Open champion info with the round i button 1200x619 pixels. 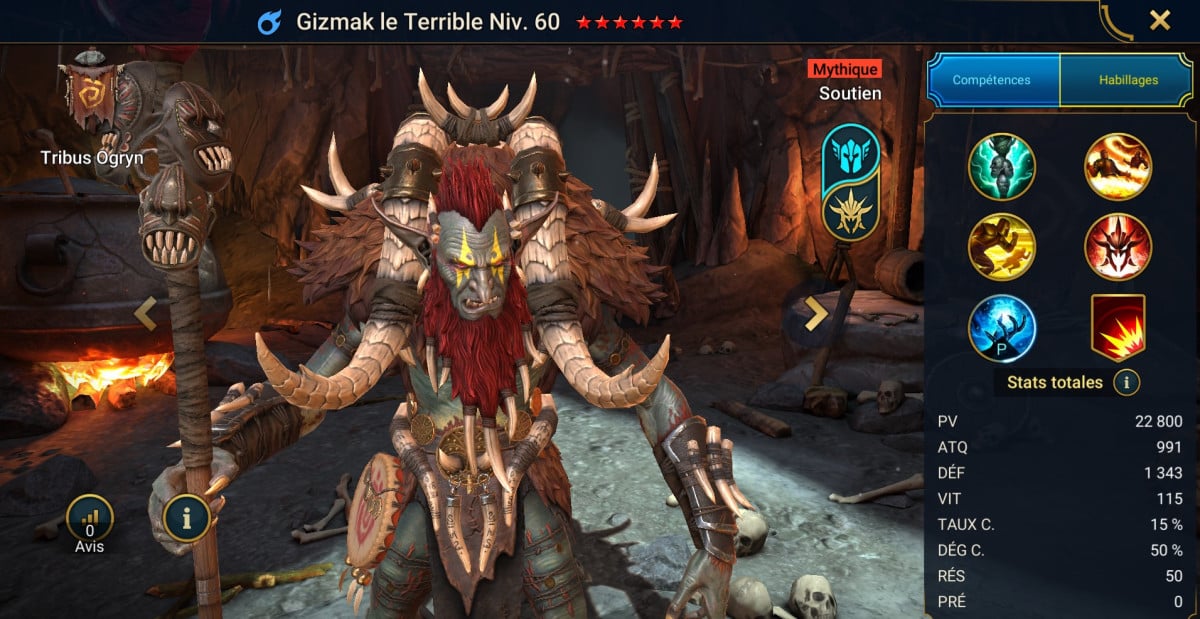[x=187, y=517]
